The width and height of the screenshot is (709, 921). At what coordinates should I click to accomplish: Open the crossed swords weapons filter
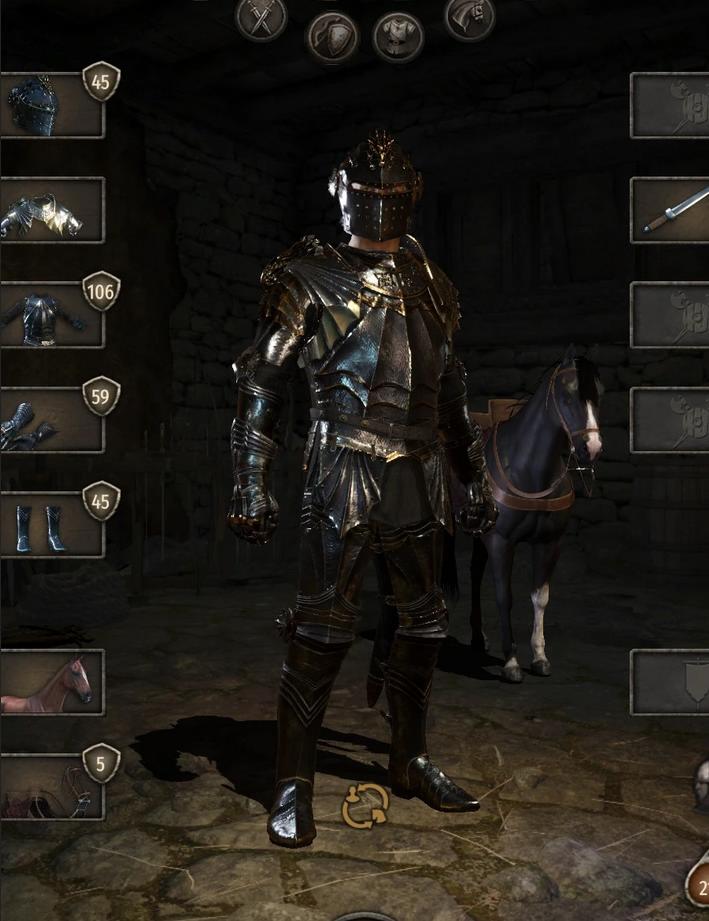coord(261,18)
